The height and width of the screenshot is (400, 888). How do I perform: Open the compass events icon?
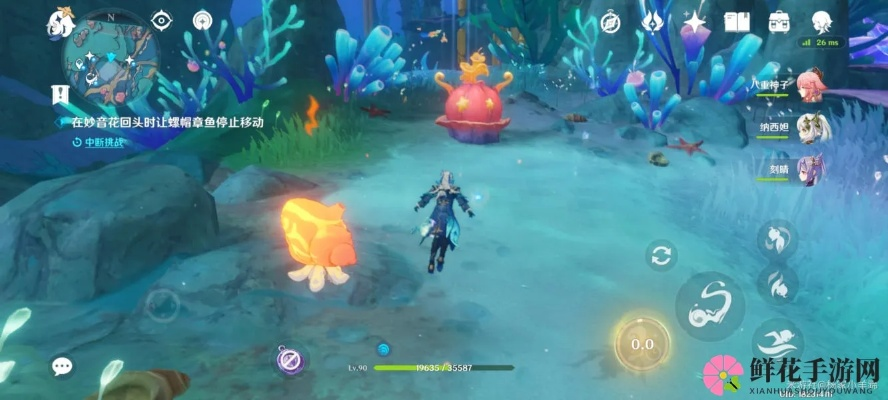pyautogui.click(x=609, y=21)
